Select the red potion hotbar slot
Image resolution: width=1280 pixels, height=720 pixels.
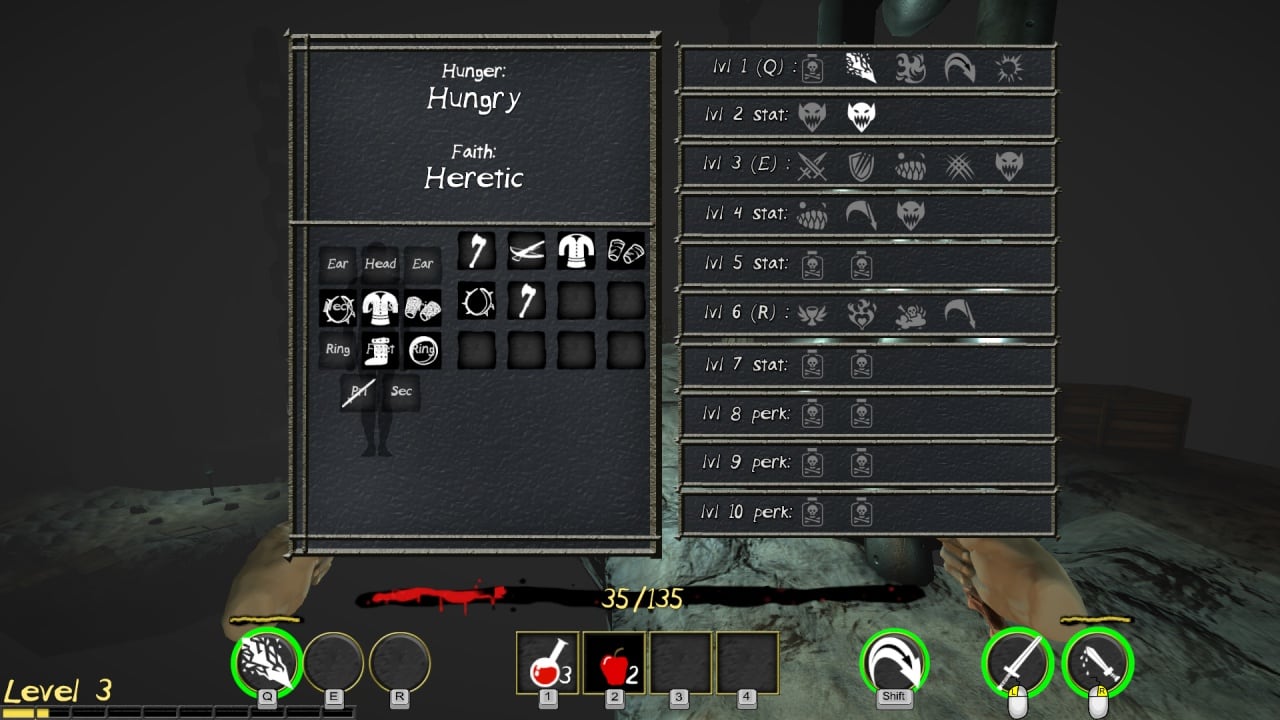547,662
